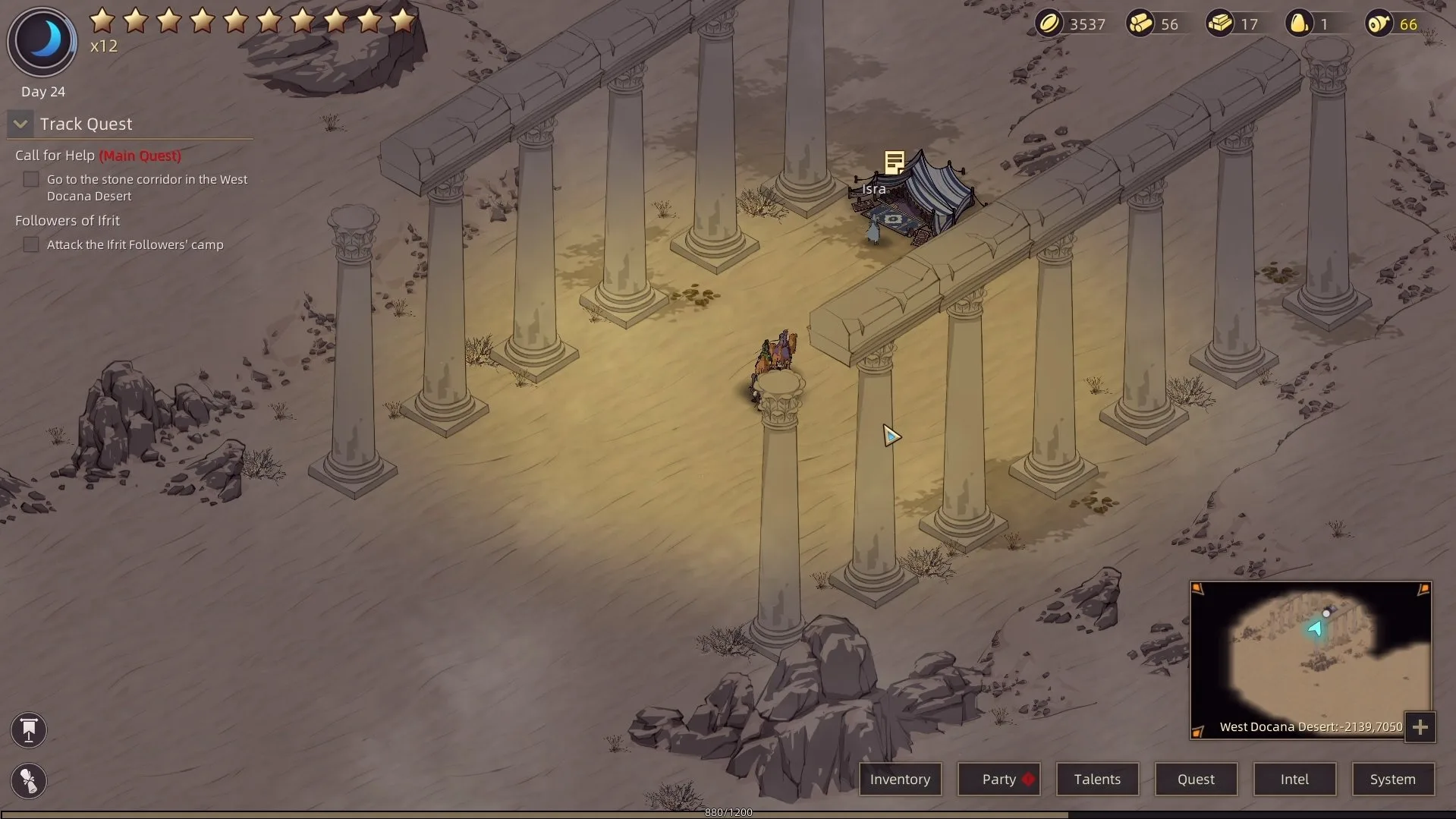The image size is (1456, 819).
Task: Expand the minimap with the plus button
Action: pos(1420,727)
